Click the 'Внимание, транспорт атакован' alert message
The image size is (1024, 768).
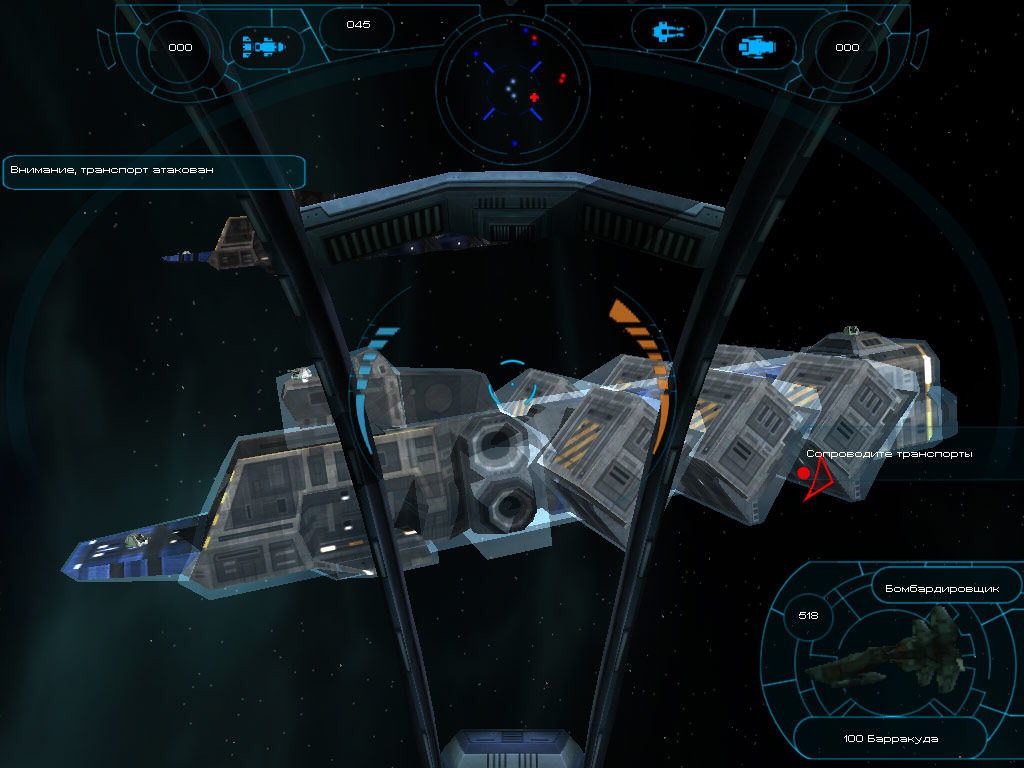tap(153, 171)
